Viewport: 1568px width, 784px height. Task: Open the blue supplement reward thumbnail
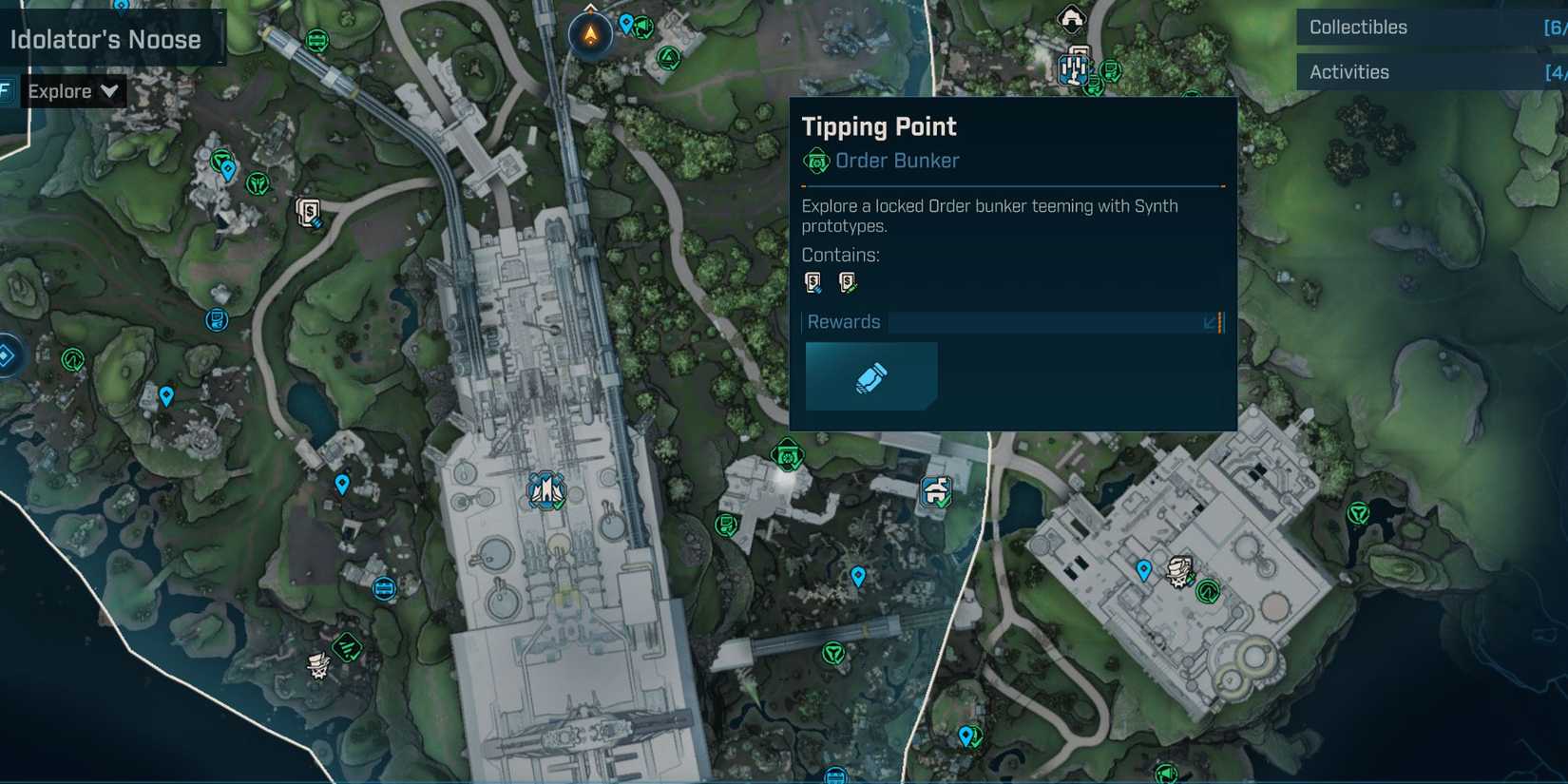(x=870, y=375)
